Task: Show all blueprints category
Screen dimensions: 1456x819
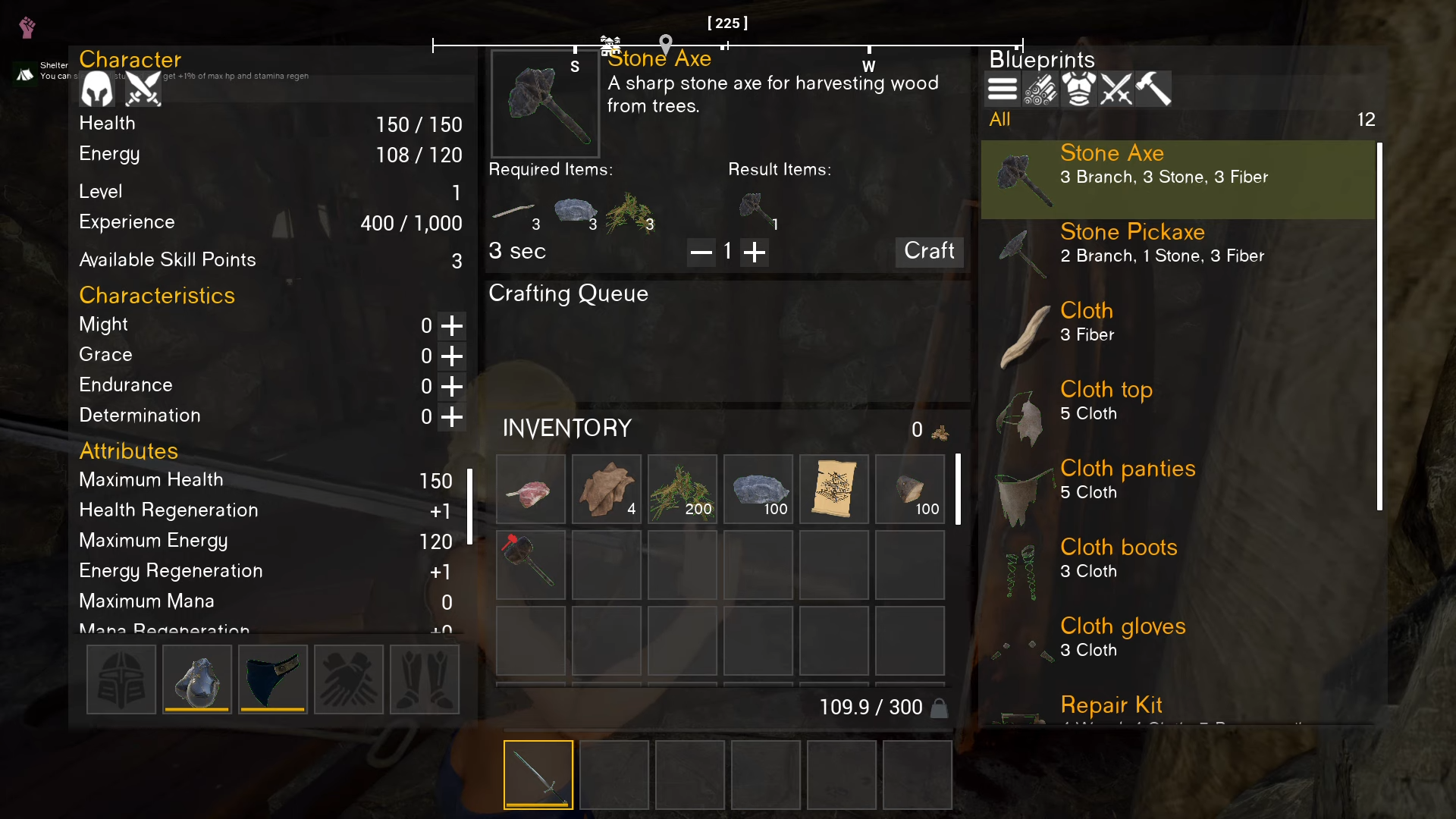Action: pos(1002,89)
